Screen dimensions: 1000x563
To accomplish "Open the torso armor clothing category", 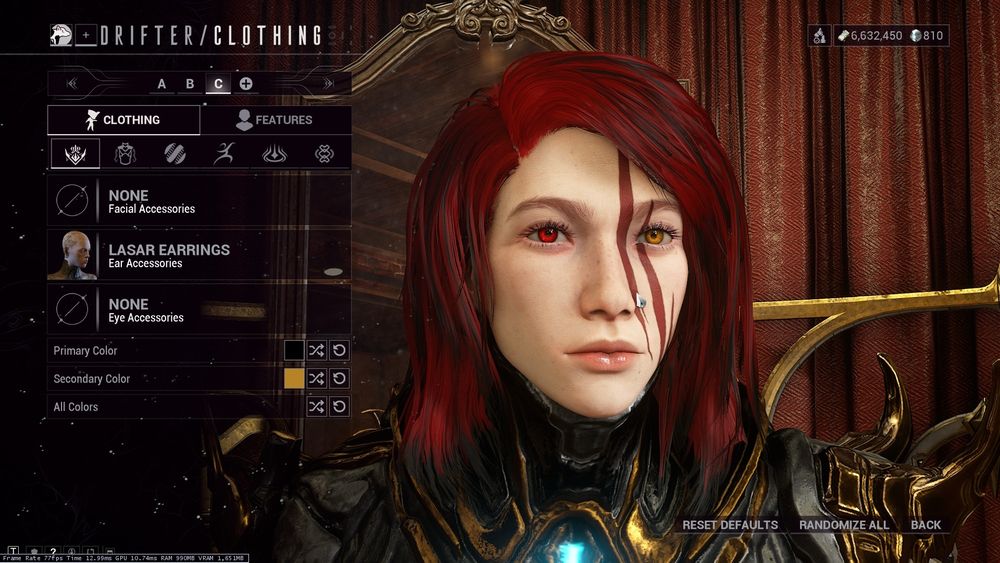I will pyautogui.click(x=125, y=154).
